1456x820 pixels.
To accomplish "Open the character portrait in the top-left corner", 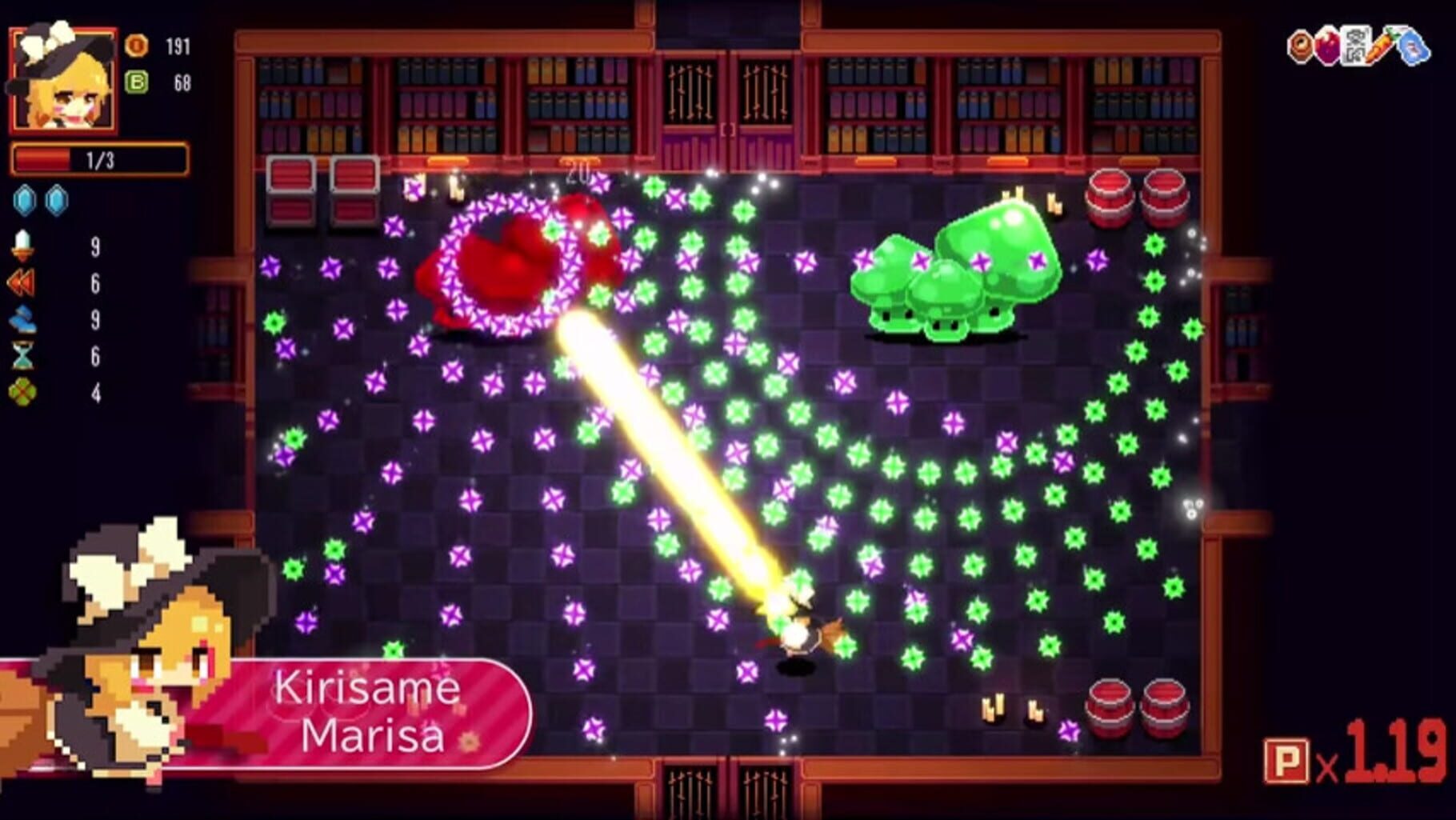I will click(x=64, y=80).
